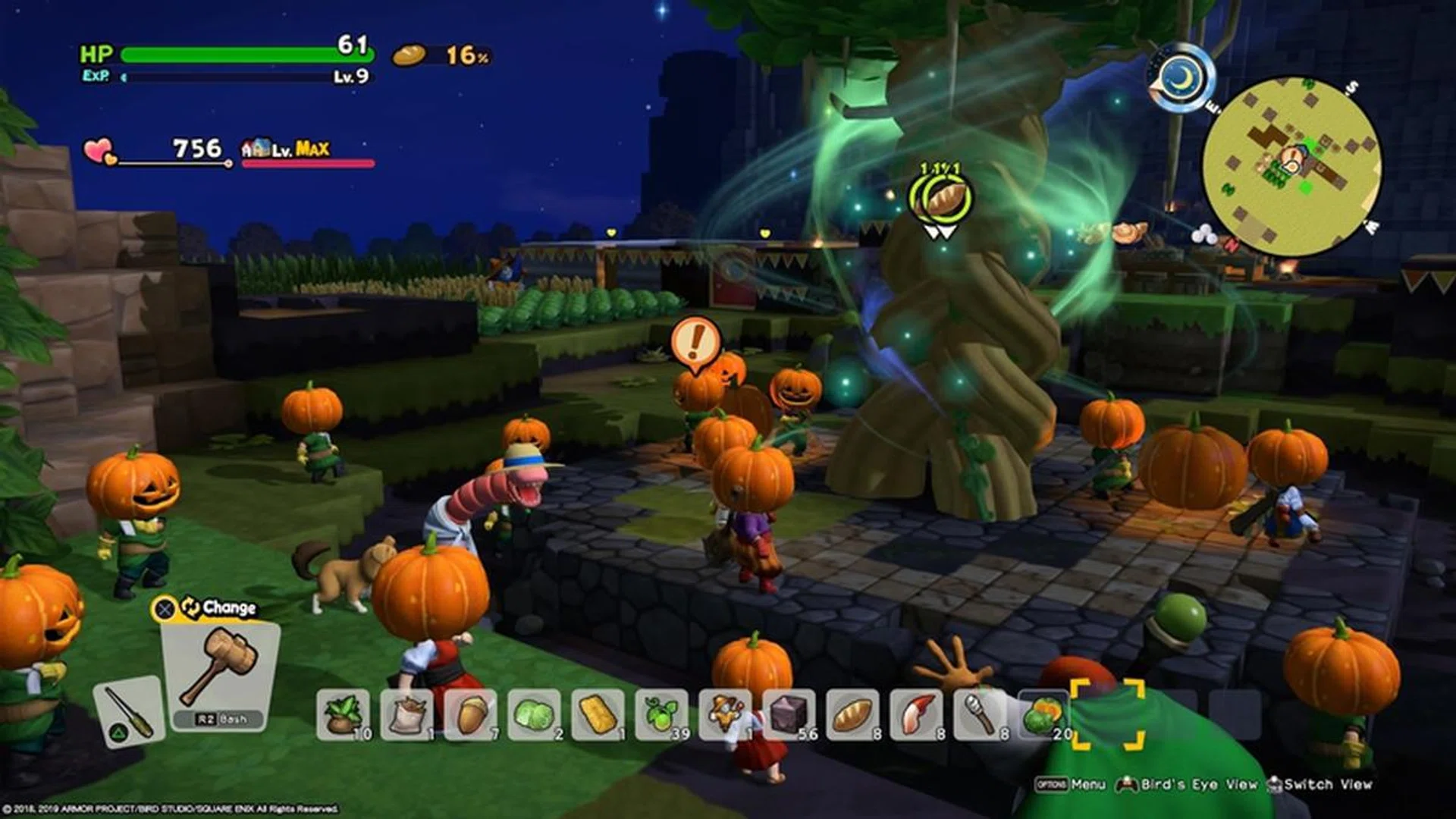Select the seedling sack hotbar slot
Image resolution: width=1456 pixels, height=819 pixels.
coord(343,715)
